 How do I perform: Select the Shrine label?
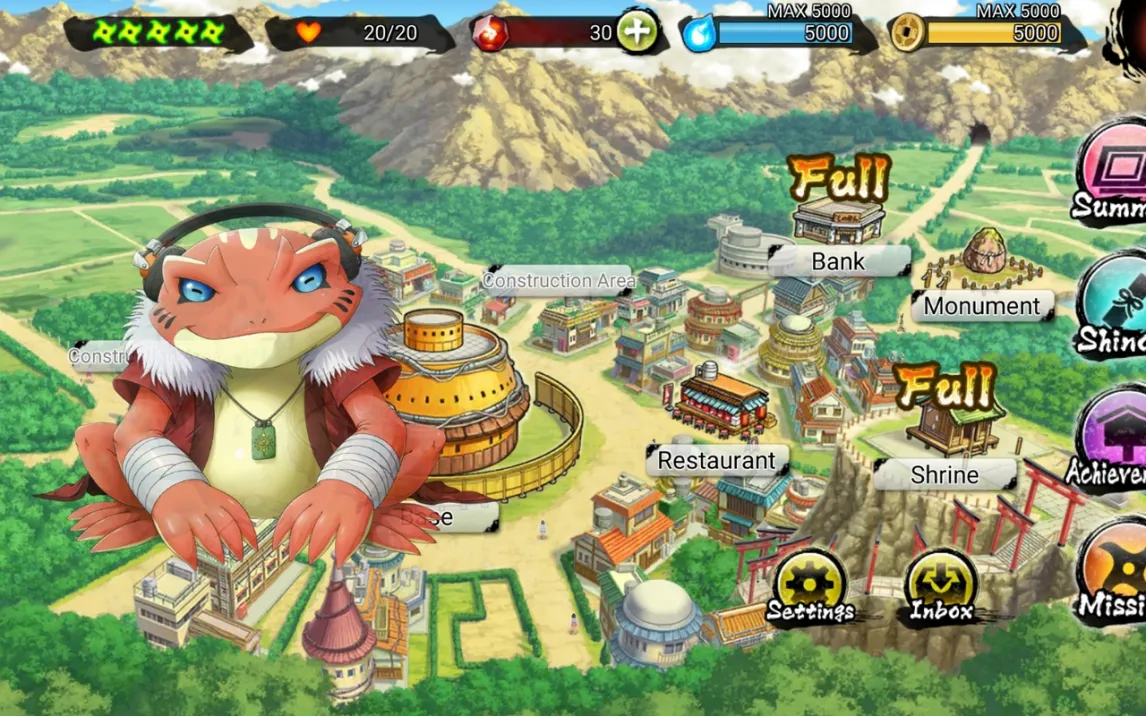coord(944,475)
